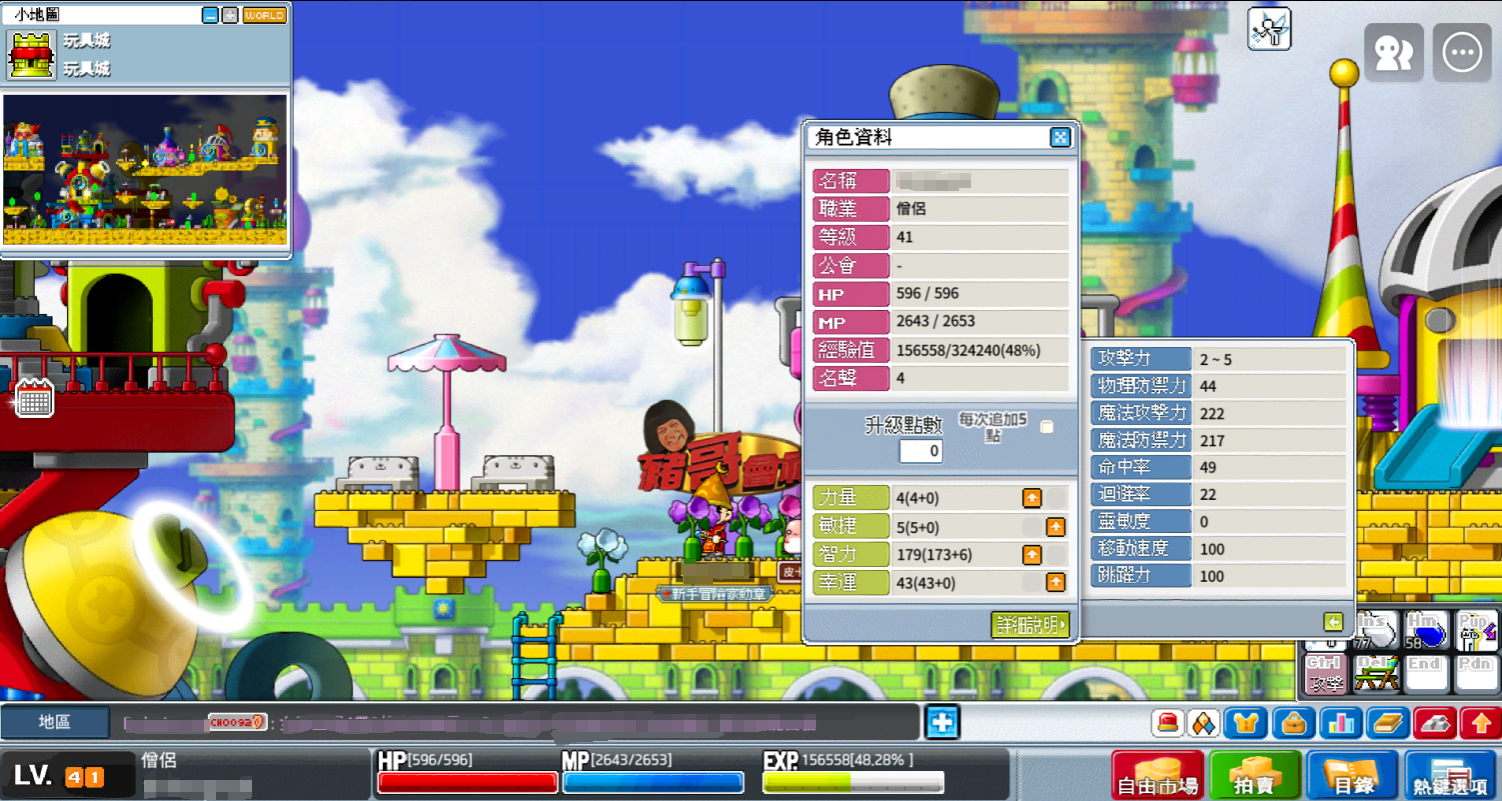Open the three-dot chat bubble menu
The height and width of the screenshot is (801, 1502).
tap(1461, 53)
